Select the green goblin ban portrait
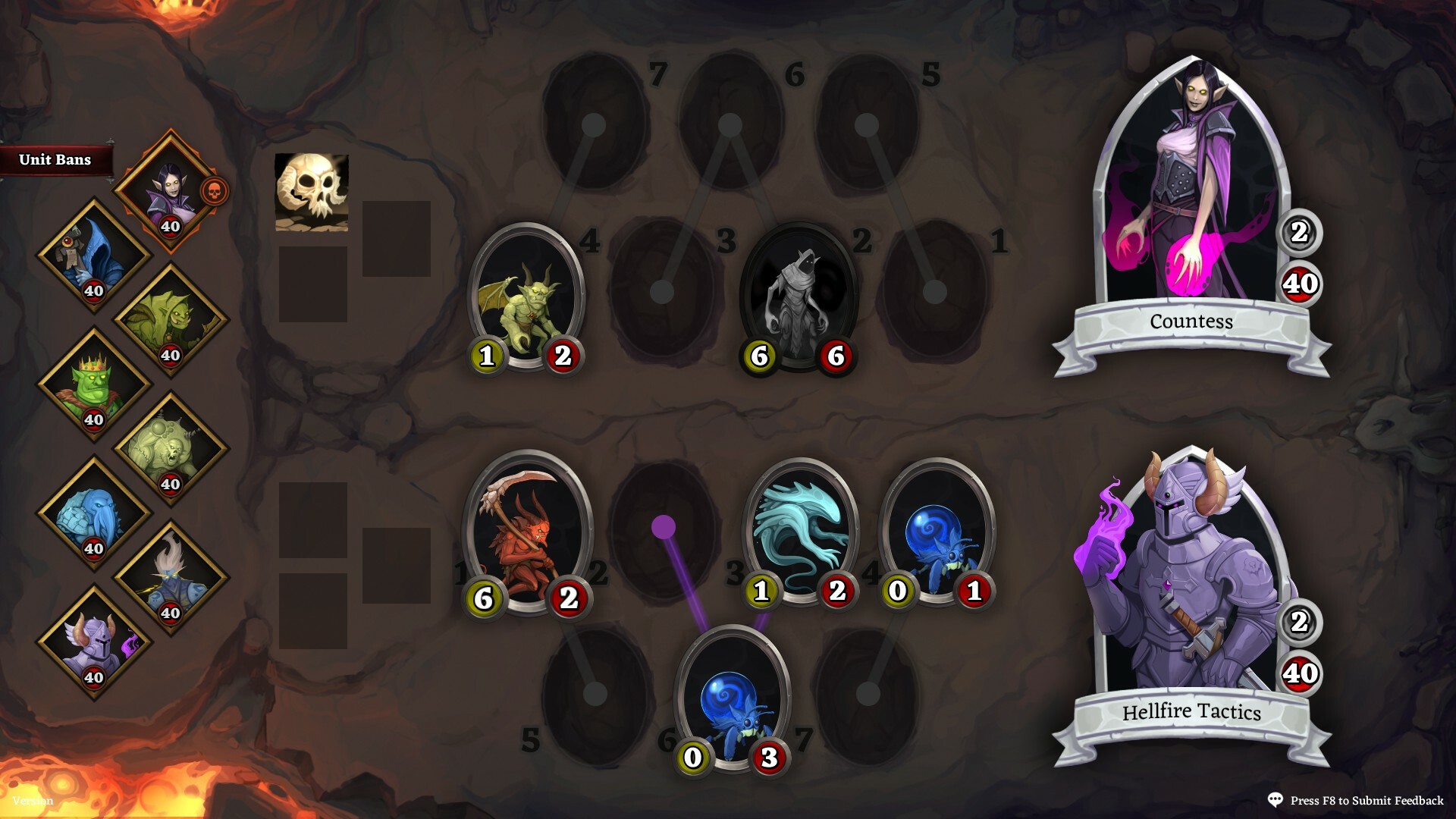The image size is (1456, 819). point(171,318)
